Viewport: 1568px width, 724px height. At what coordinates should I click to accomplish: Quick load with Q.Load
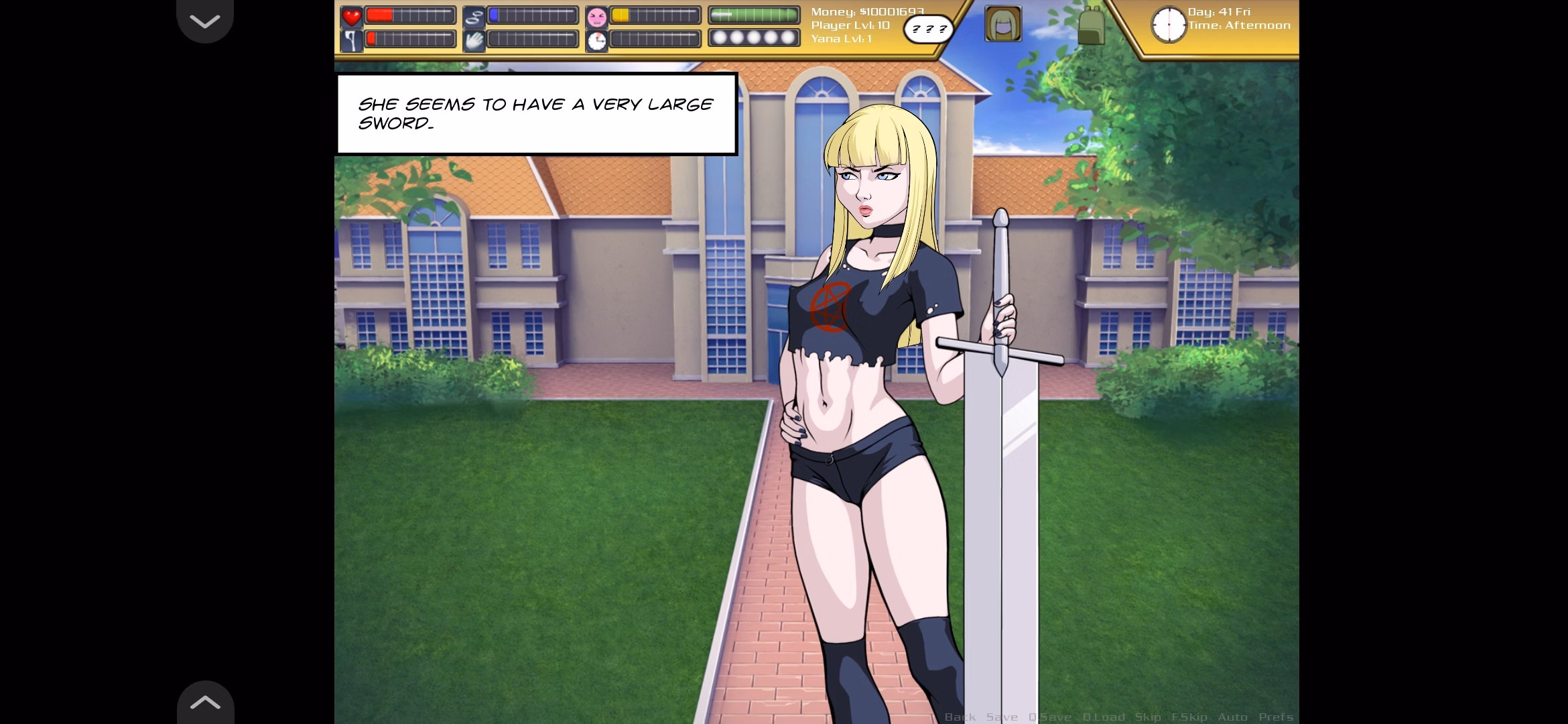1103,717
